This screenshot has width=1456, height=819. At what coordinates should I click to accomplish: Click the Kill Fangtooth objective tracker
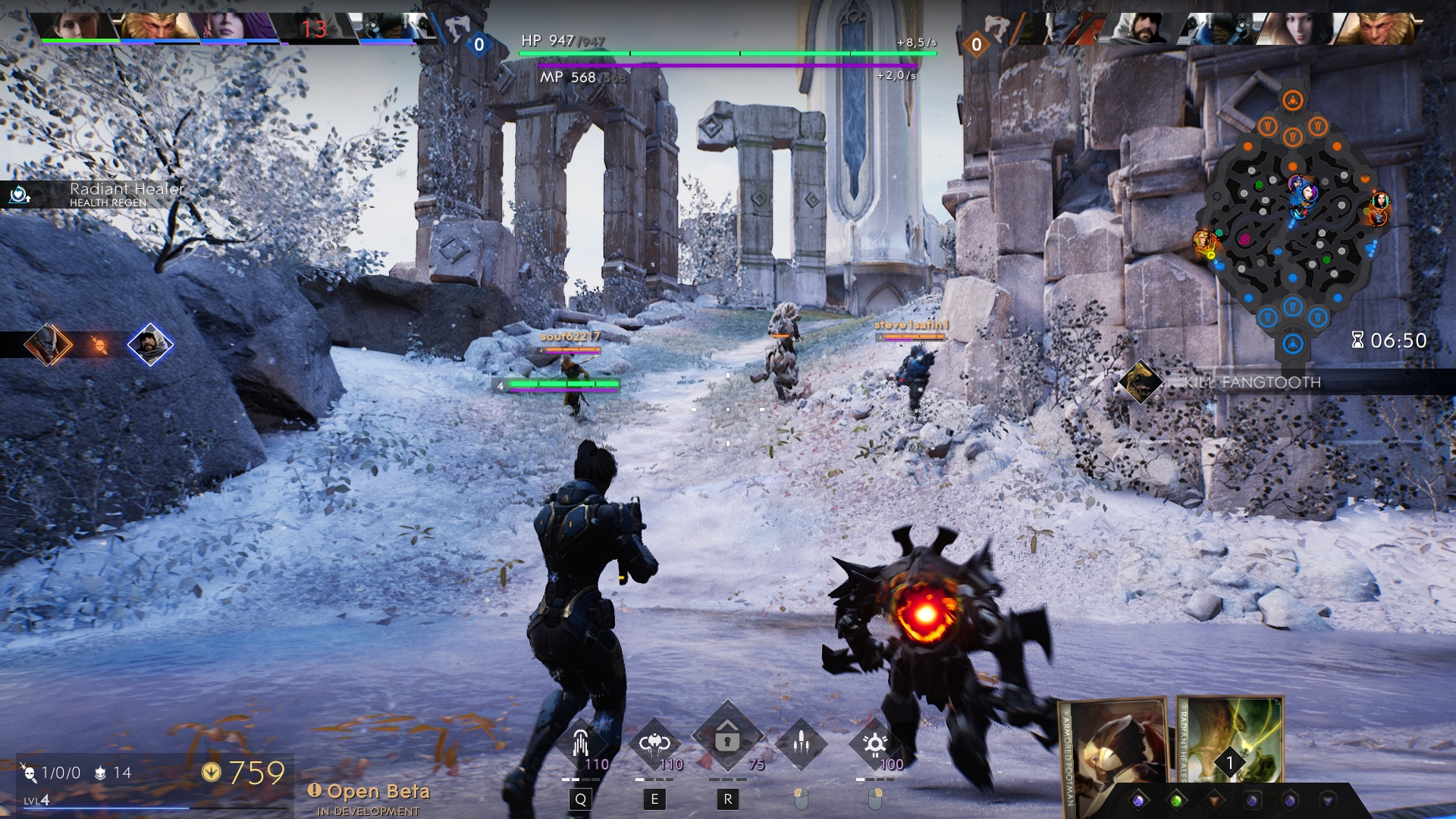(1251, 382)
